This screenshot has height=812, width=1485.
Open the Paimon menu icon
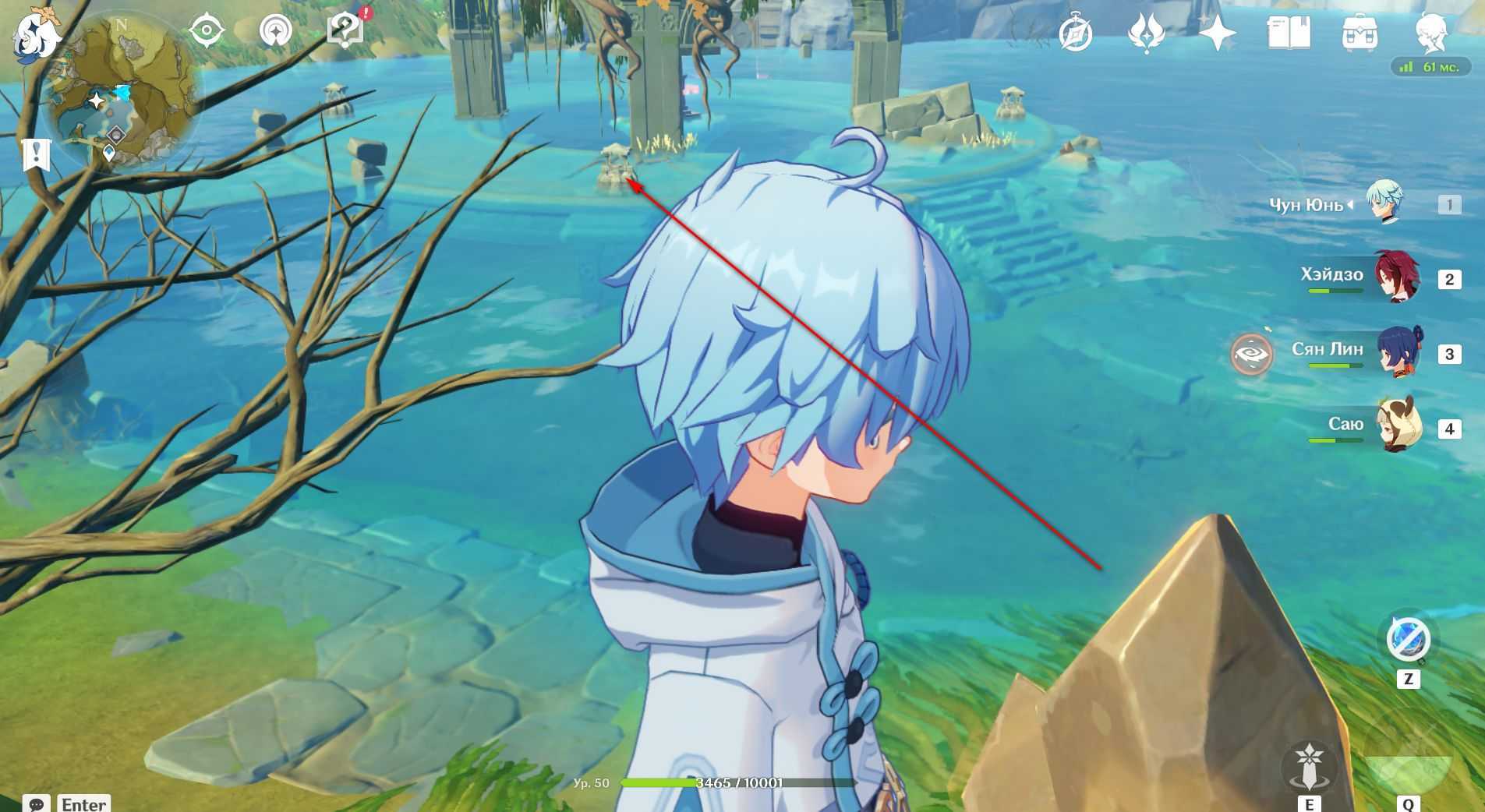[x=35, y=37]
